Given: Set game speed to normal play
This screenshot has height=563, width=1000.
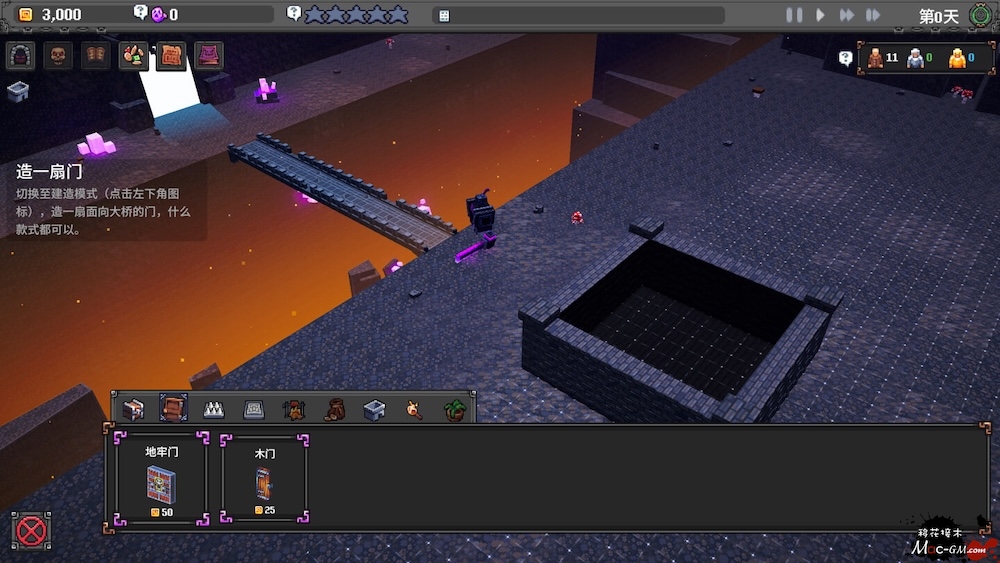Looking at the screenshot, I should click(x=820, y=15).
